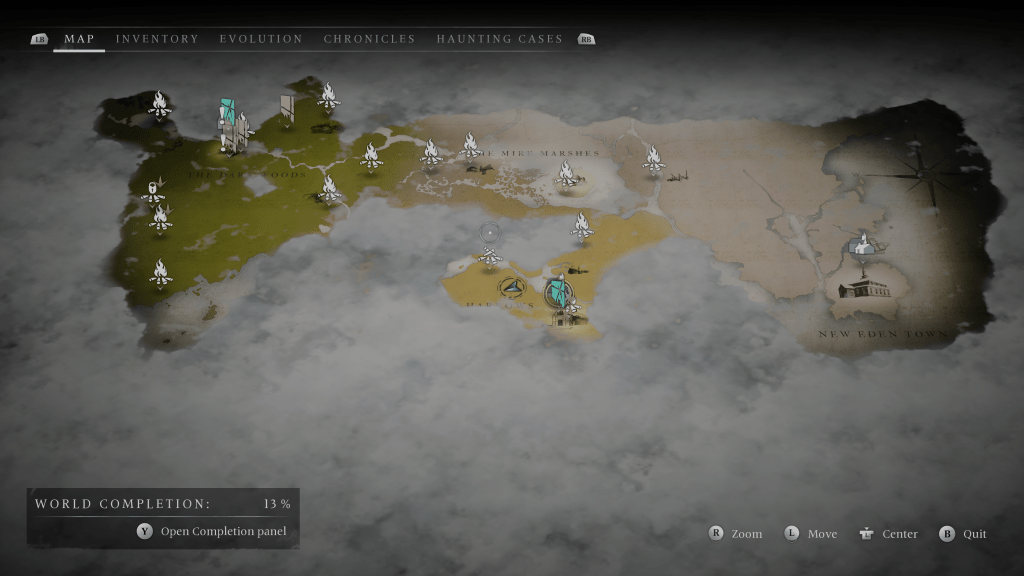
Task: Open the Evolution tab
Action: point(261,39)
